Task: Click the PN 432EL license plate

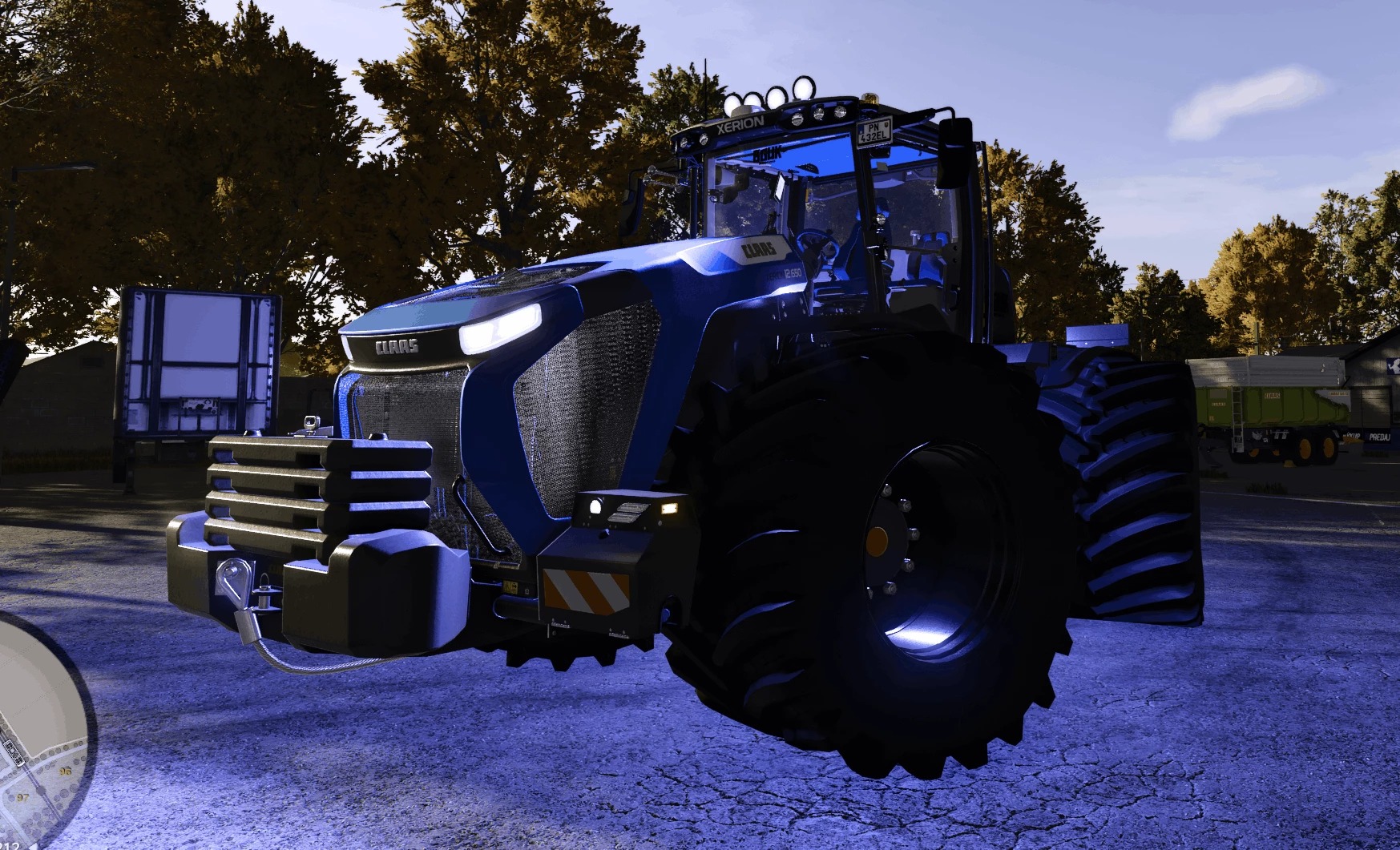Action: [x=873, y=133]
